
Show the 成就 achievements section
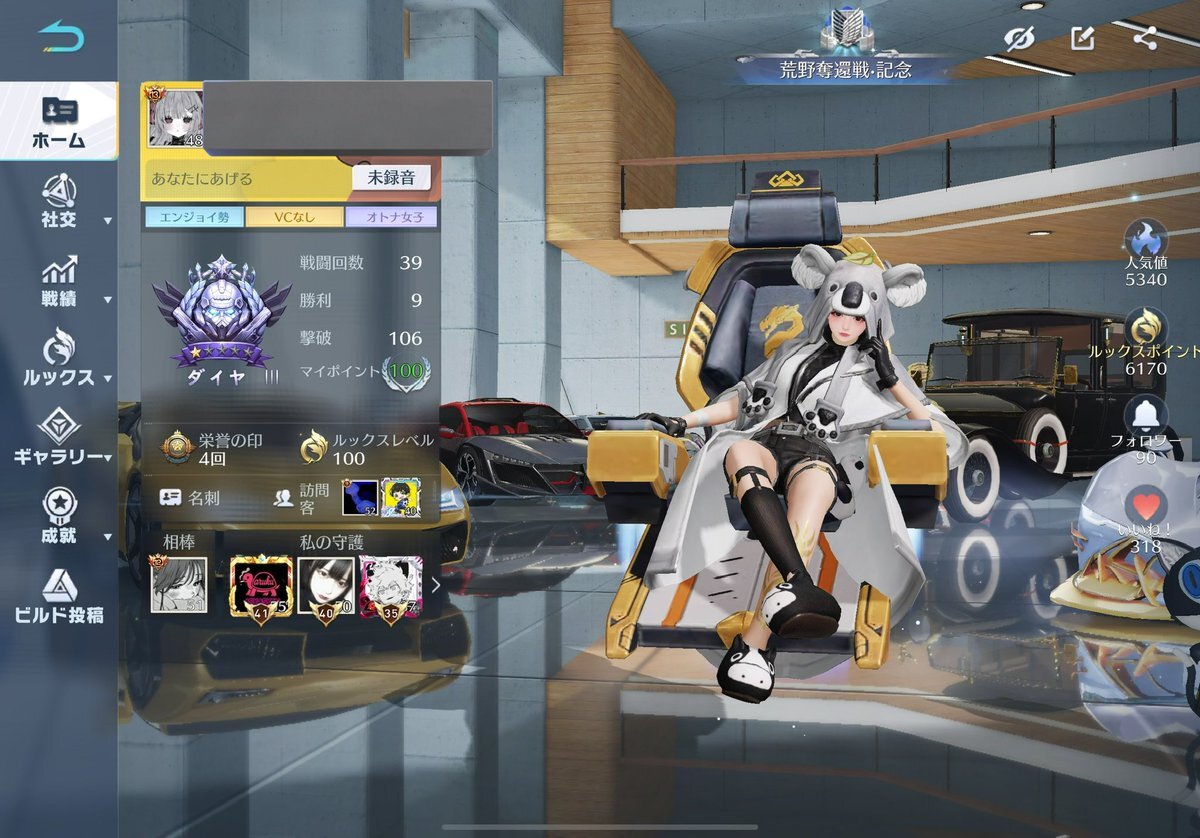[x=59, y=517]
